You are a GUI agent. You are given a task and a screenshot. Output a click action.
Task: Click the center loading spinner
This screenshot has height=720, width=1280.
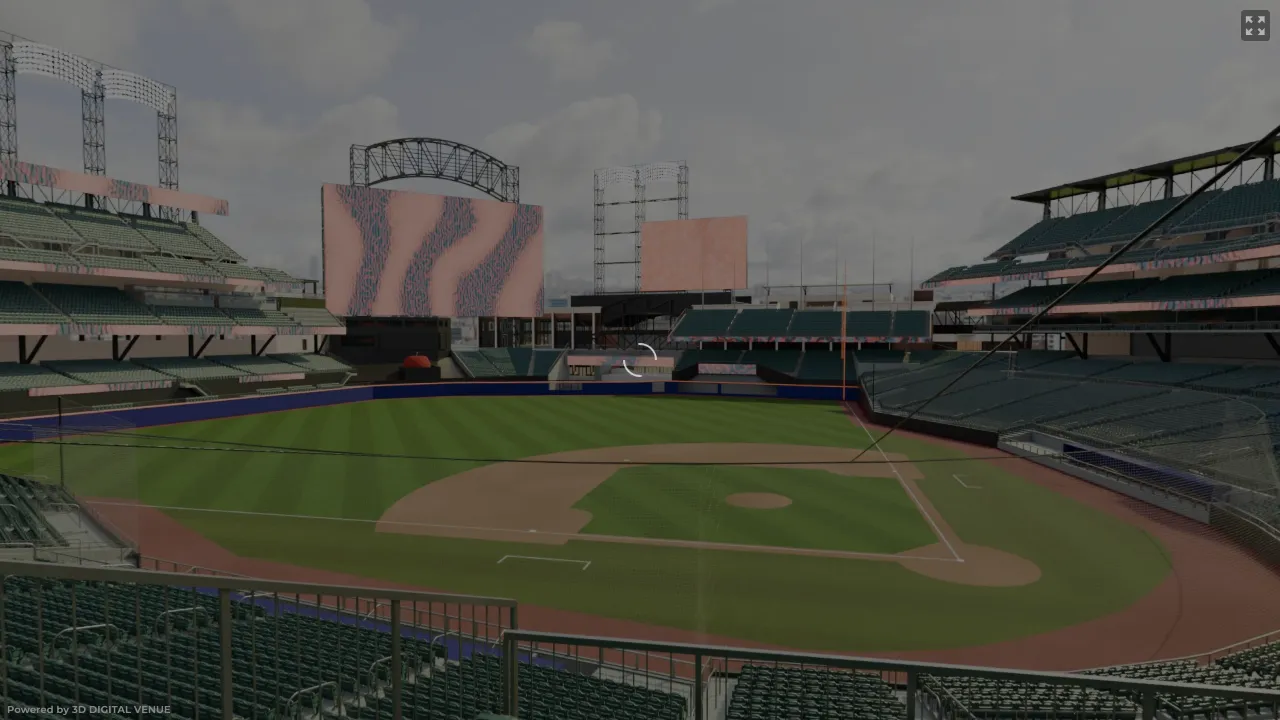click(x=640, y=360)
